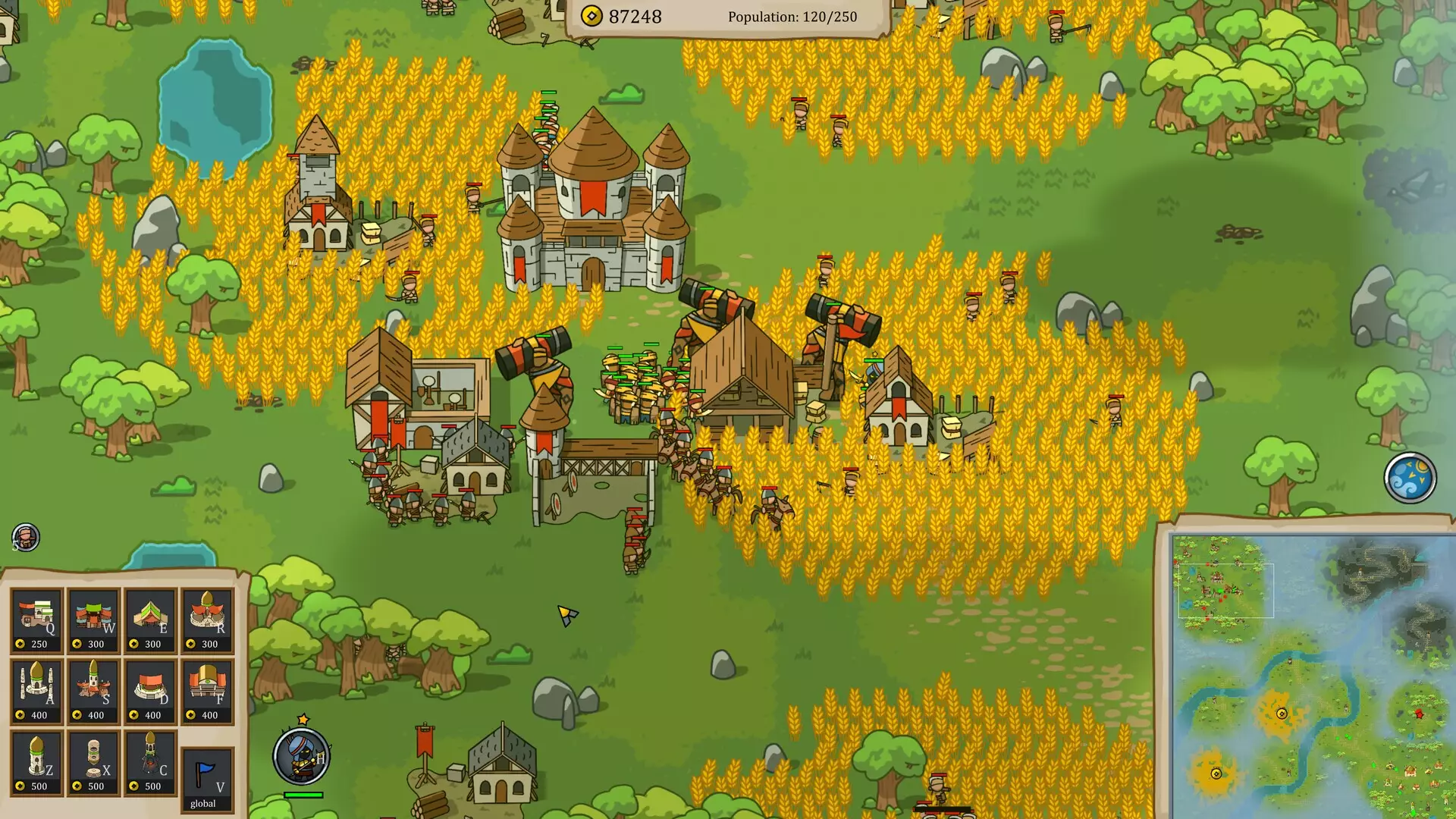Click the circular unit badge on left edge

pos(25,535)
